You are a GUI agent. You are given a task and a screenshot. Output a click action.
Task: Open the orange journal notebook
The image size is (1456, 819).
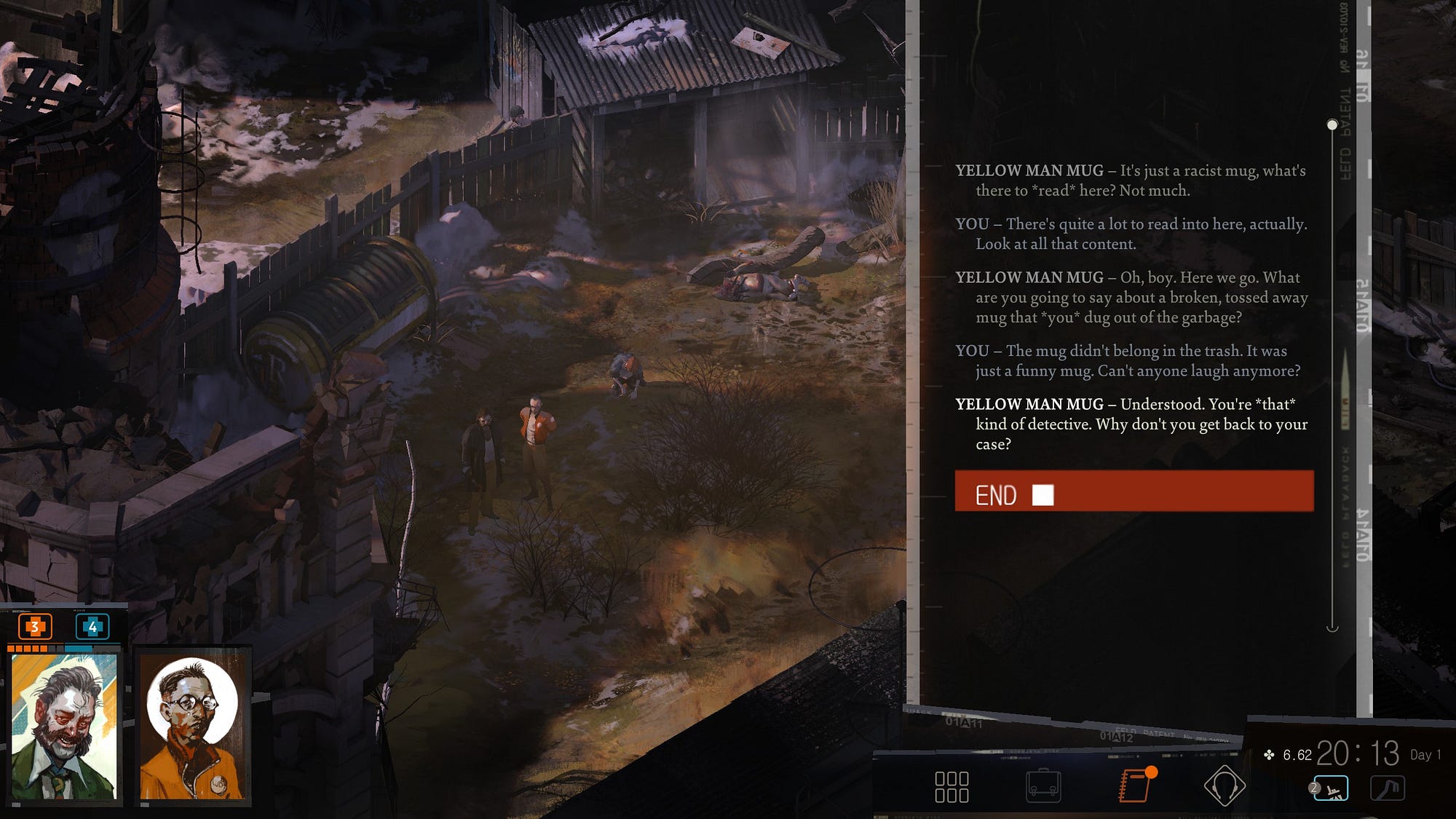[1134, 786]
